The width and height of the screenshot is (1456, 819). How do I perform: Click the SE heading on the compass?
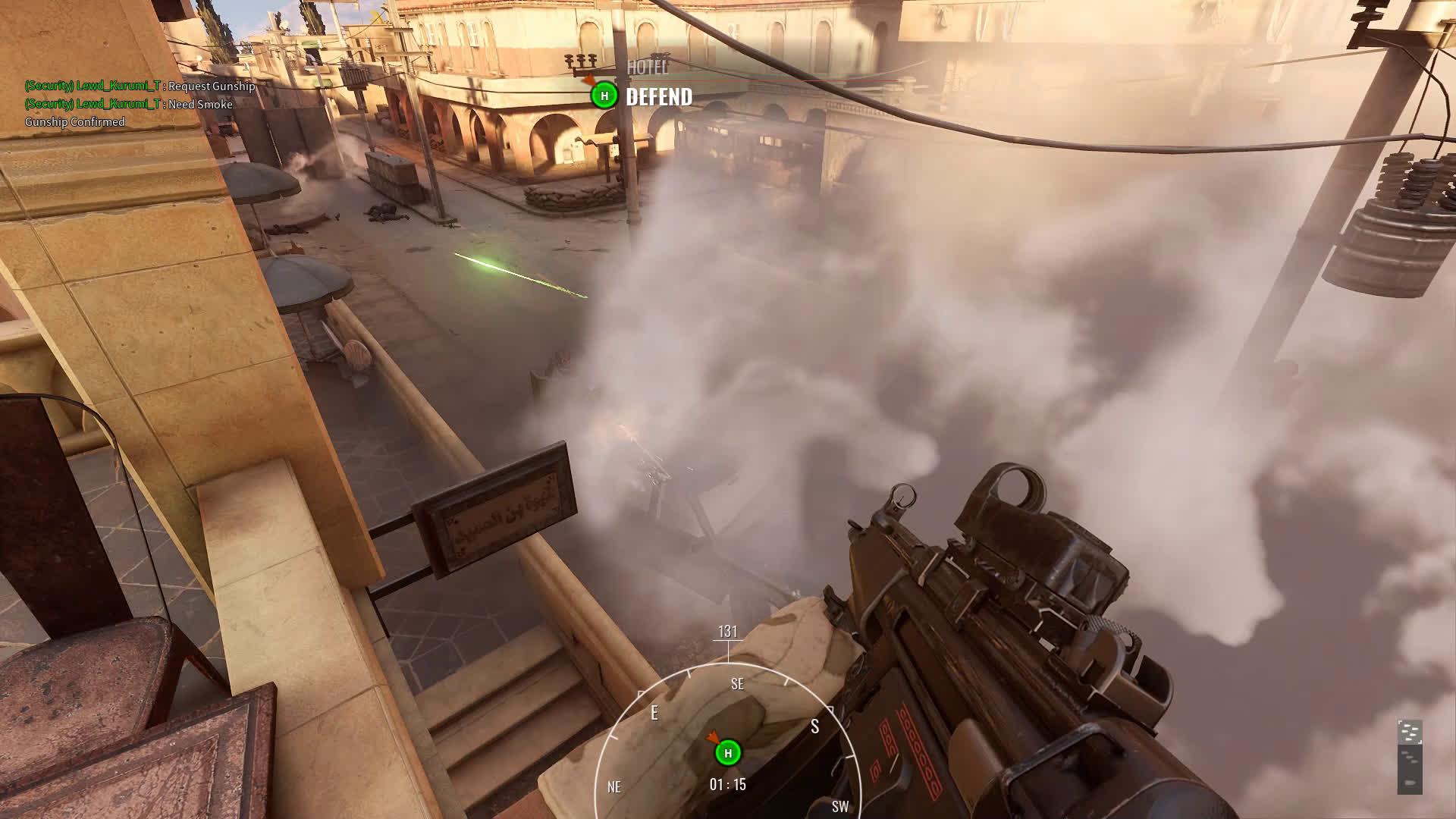737,684
